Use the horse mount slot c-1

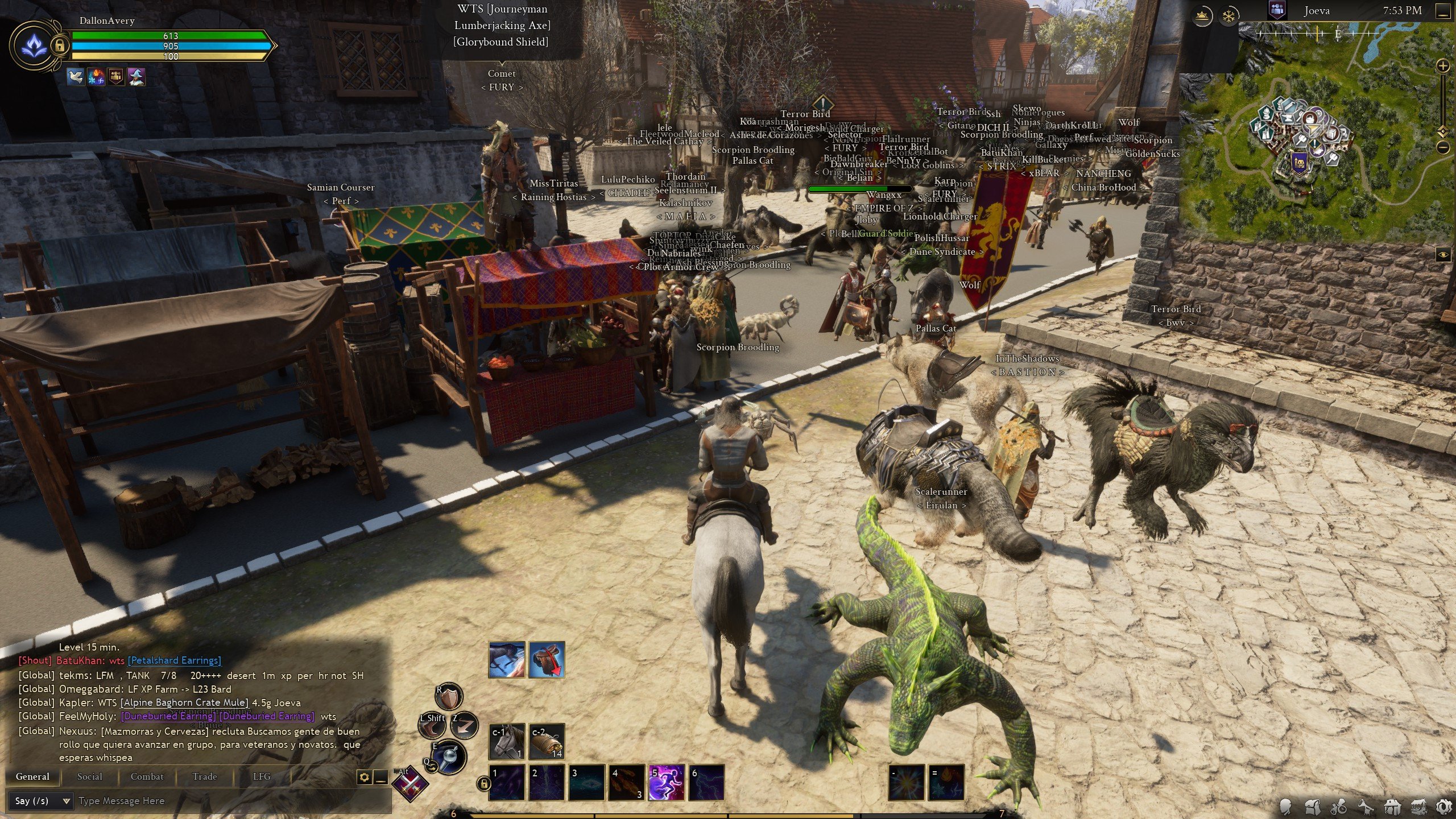(507, 741)
